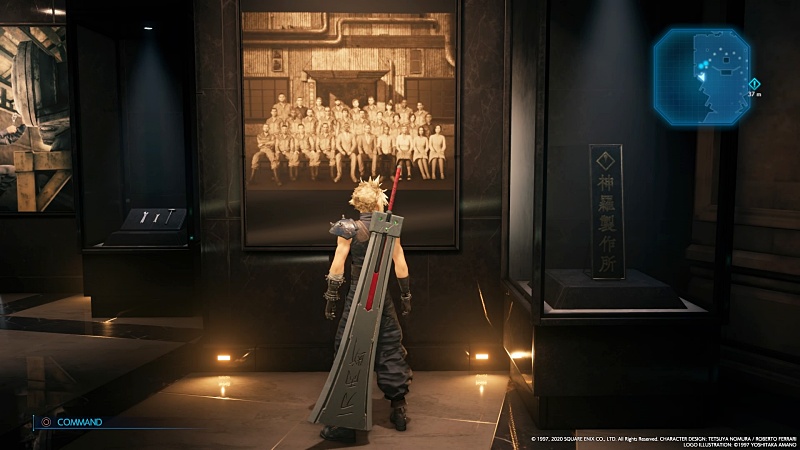Viewport: 800px width, 450px height.
Task: Select the diamond objective marker above 37 m
Action: click(754, 83)
